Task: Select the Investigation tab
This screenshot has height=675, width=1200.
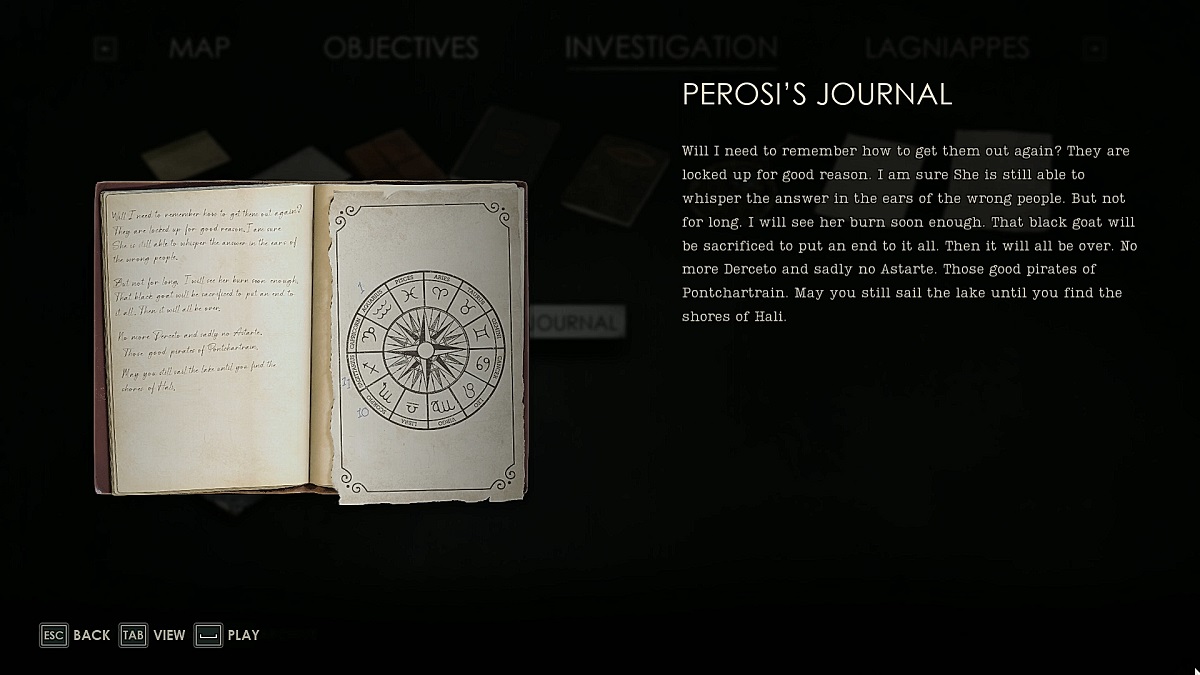Action: (x=671, y=48)
